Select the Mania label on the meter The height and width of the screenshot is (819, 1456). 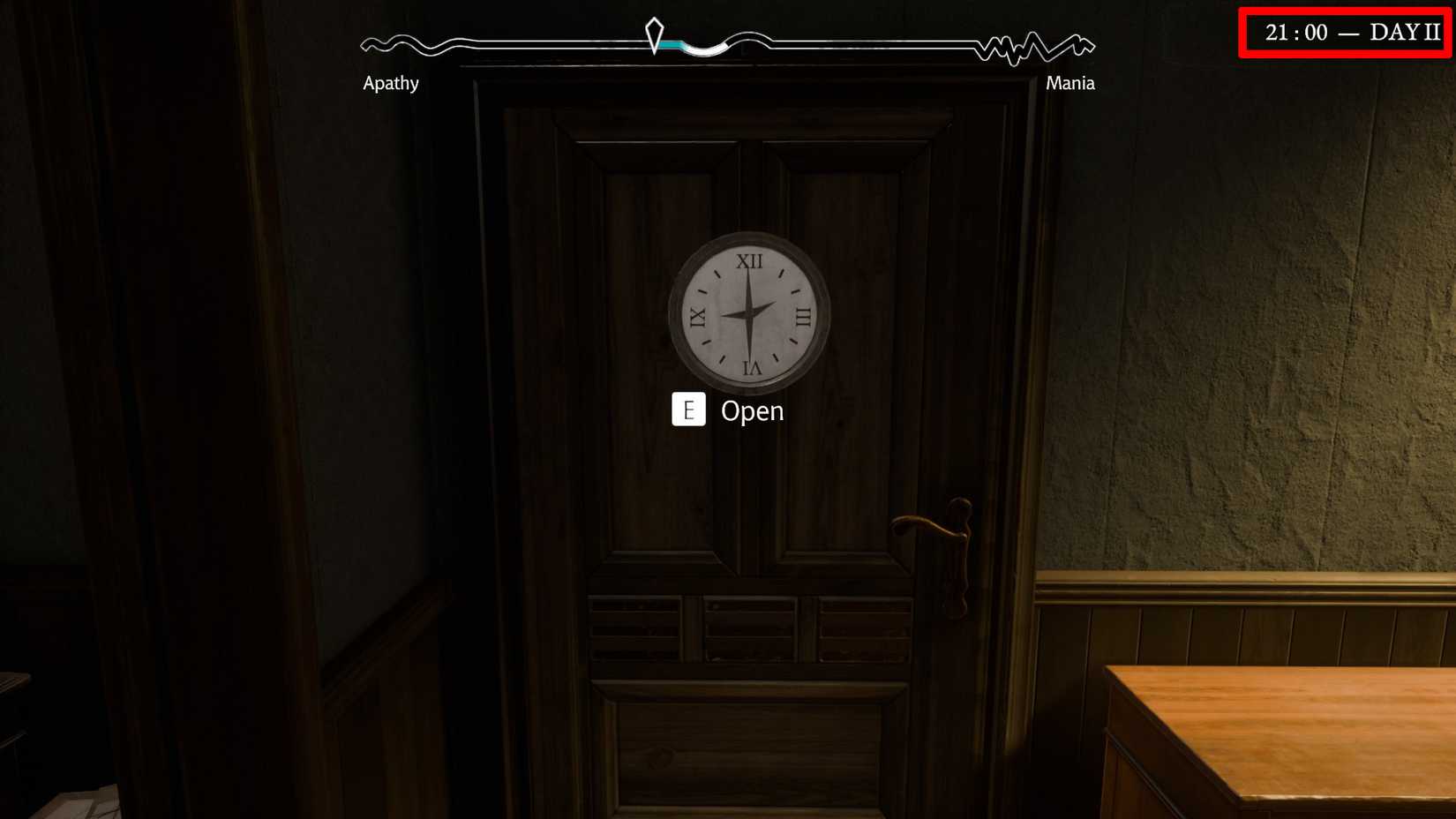(1069, 83)
